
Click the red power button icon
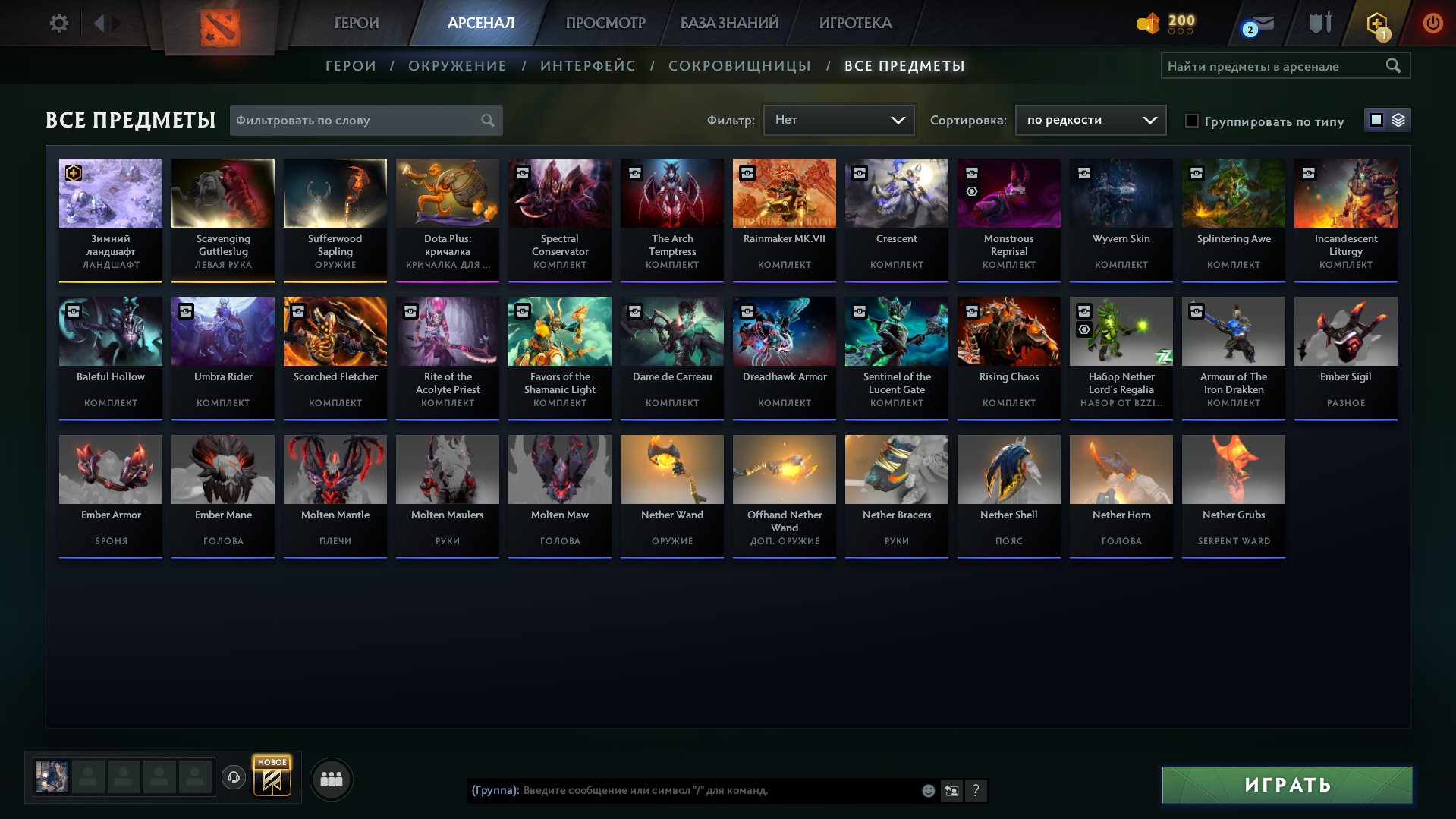point(1432,23)
